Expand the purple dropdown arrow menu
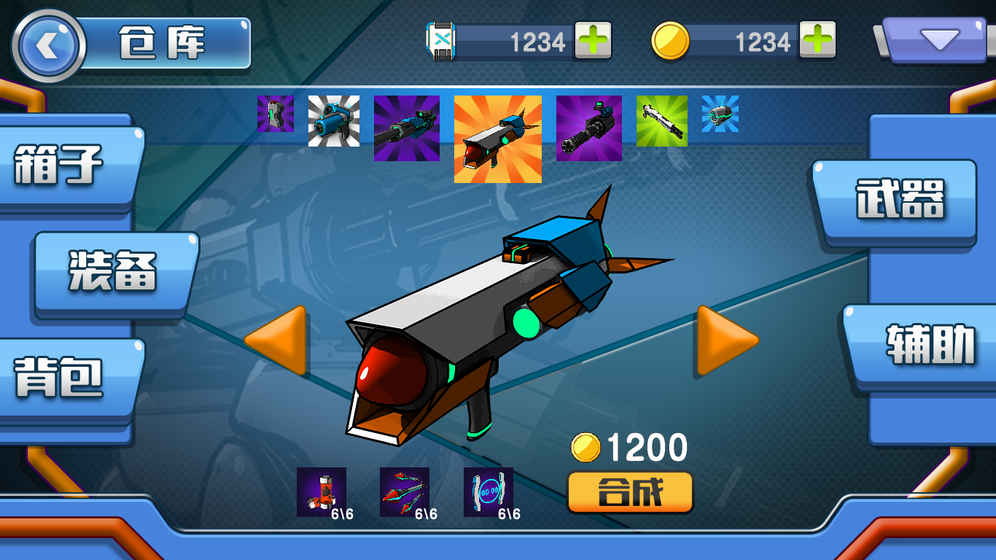 (x=938, y=41)
